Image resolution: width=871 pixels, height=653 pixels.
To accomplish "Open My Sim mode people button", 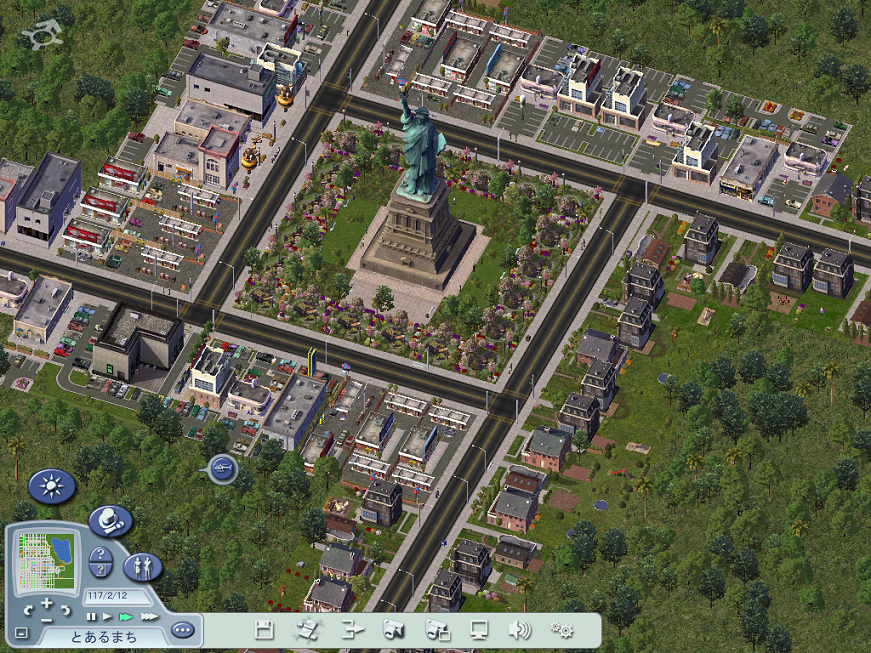I will click(x=142, y=567).
